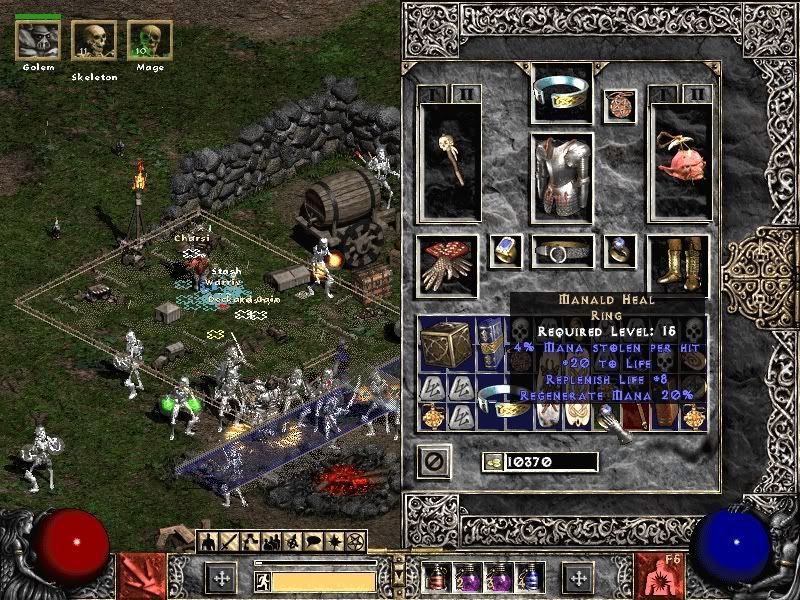Pick up the Horadric Cube in inventory
The height and width of the screenshot is (600, 800).
445,346
